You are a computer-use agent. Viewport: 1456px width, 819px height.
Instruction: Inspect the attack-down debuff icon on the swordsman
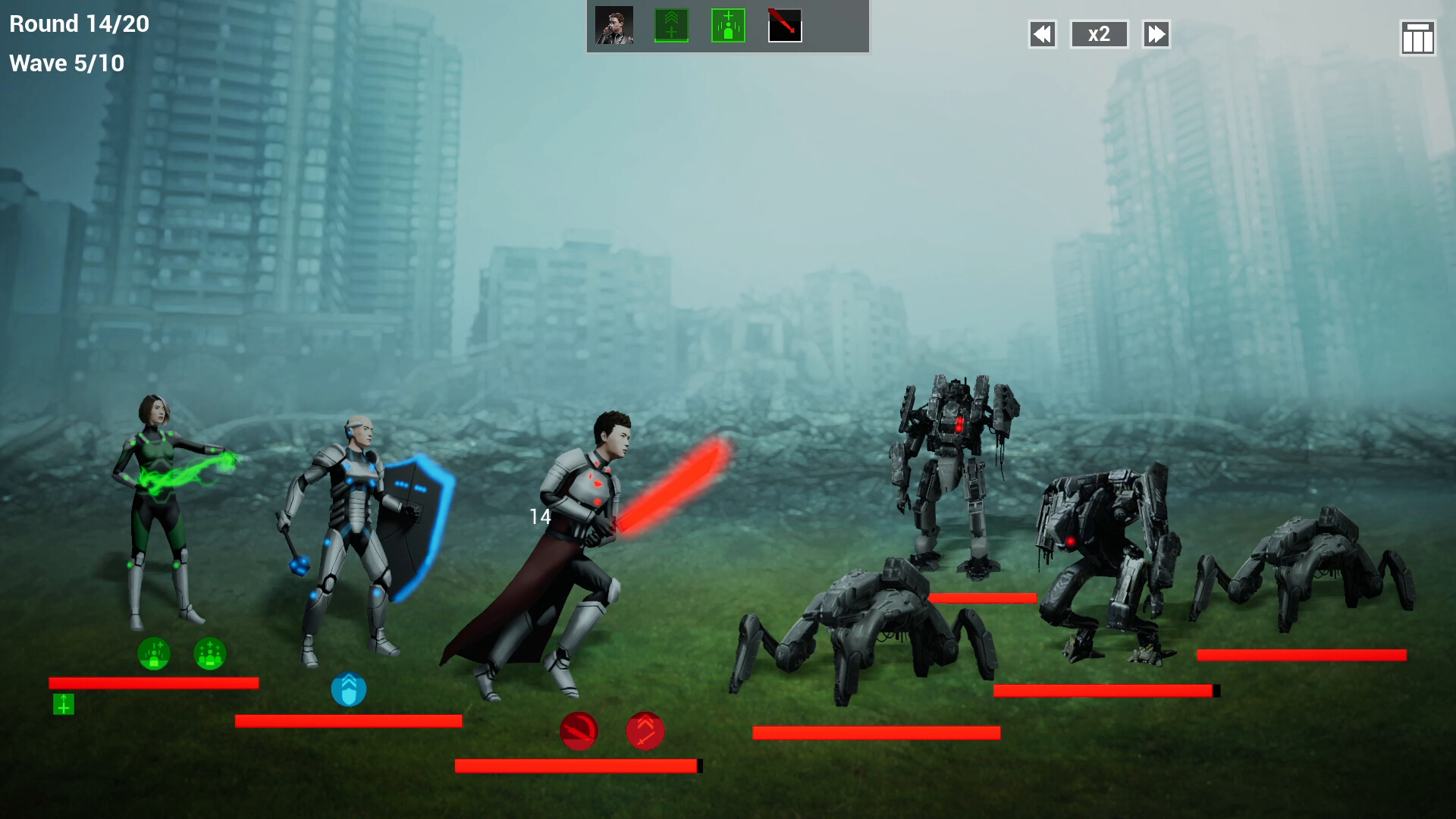[579, 730]
